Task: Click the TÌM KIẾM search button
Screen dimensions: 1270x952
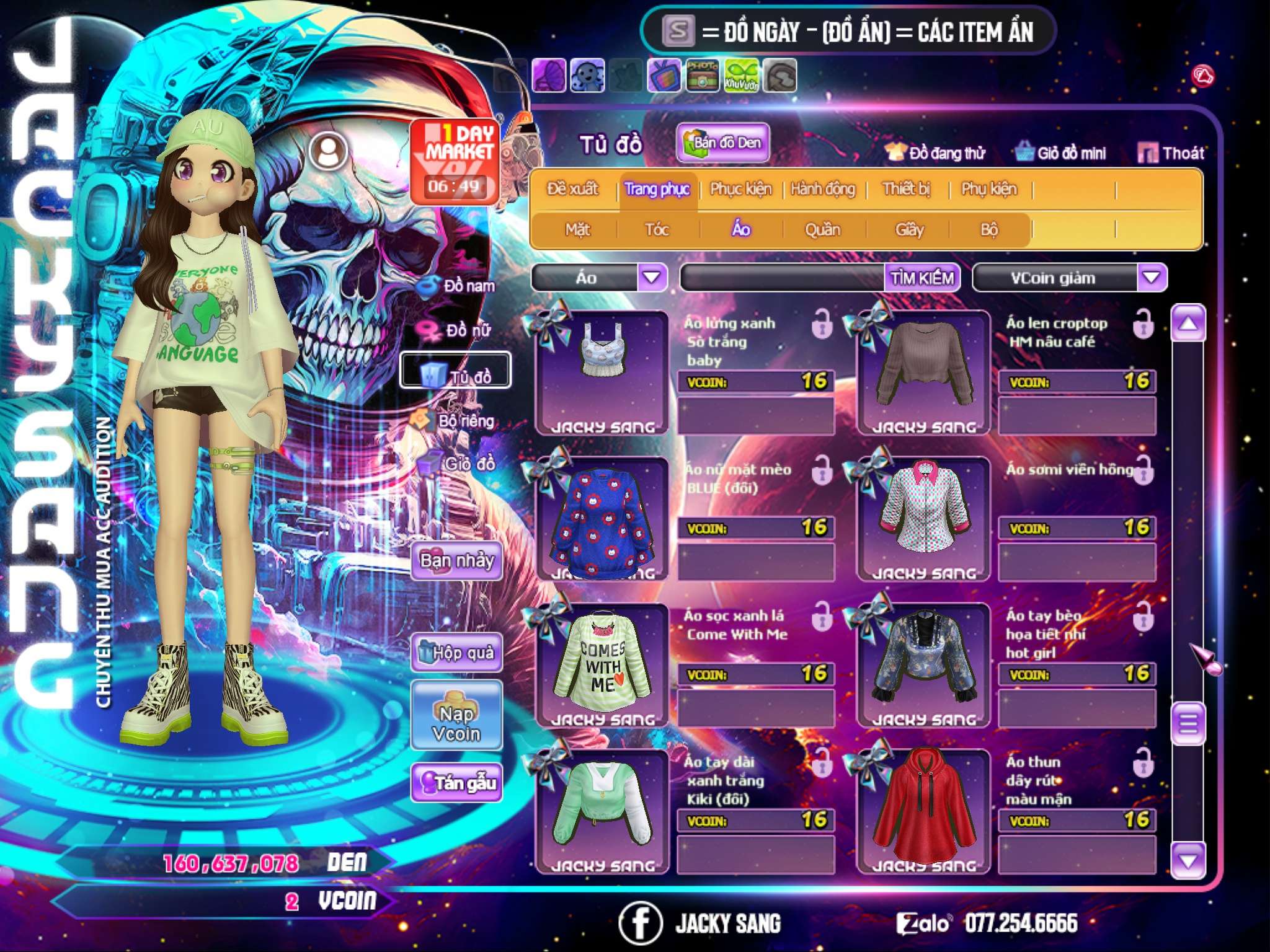Action: click(x=922, y=278)
